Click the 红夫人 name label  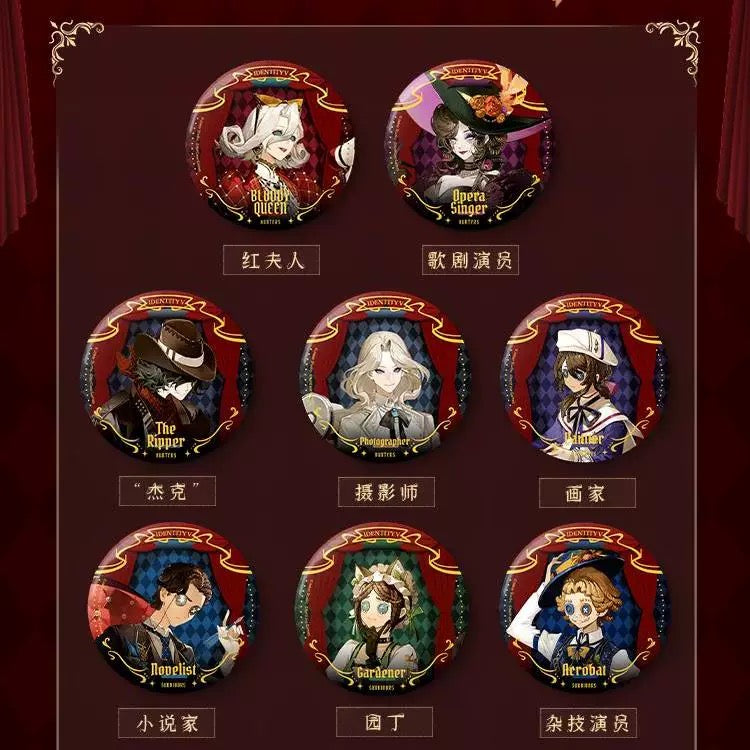(x=271, y=261)
